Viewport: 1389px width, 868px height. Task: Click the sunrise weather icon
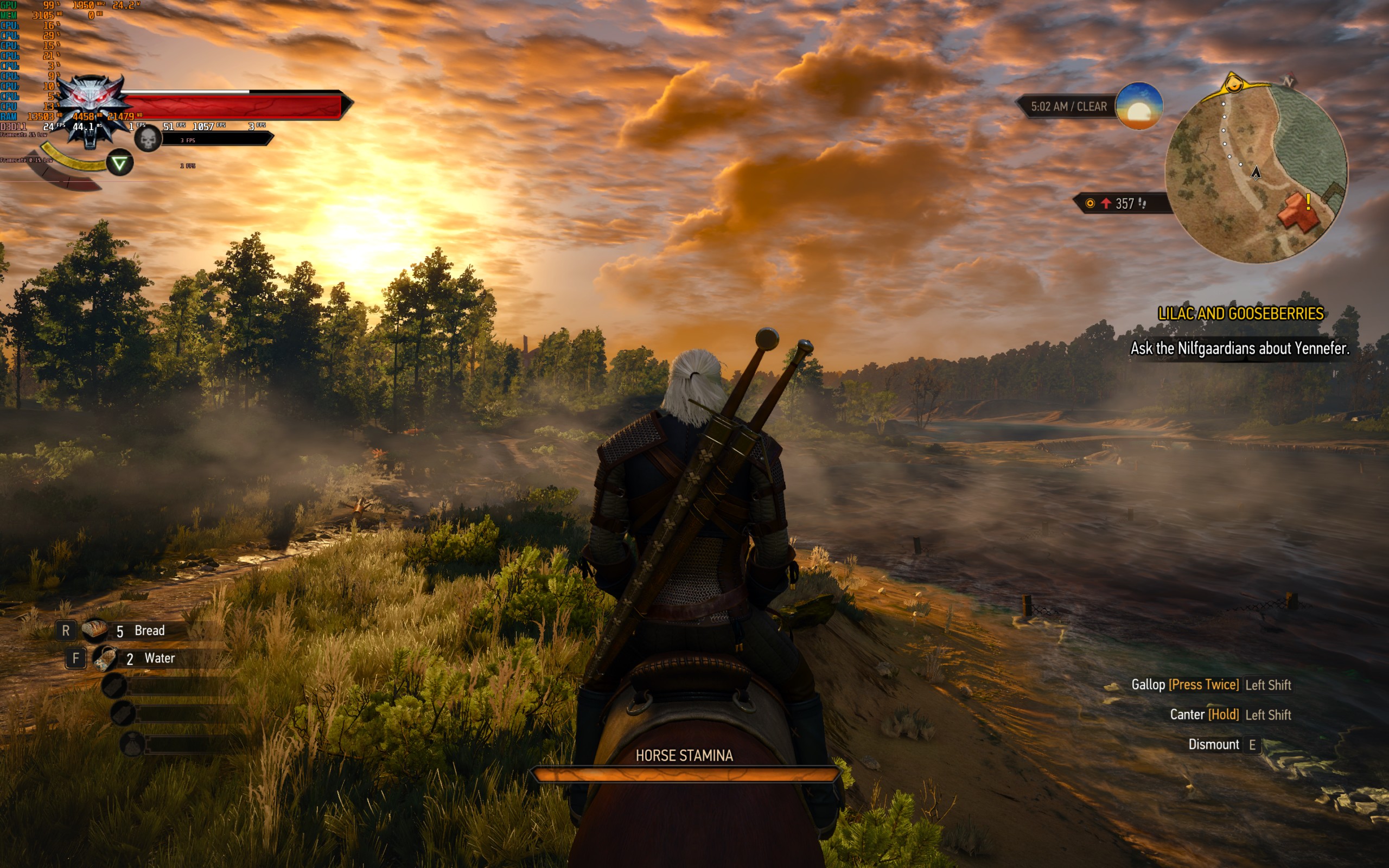pos(1139,106)
